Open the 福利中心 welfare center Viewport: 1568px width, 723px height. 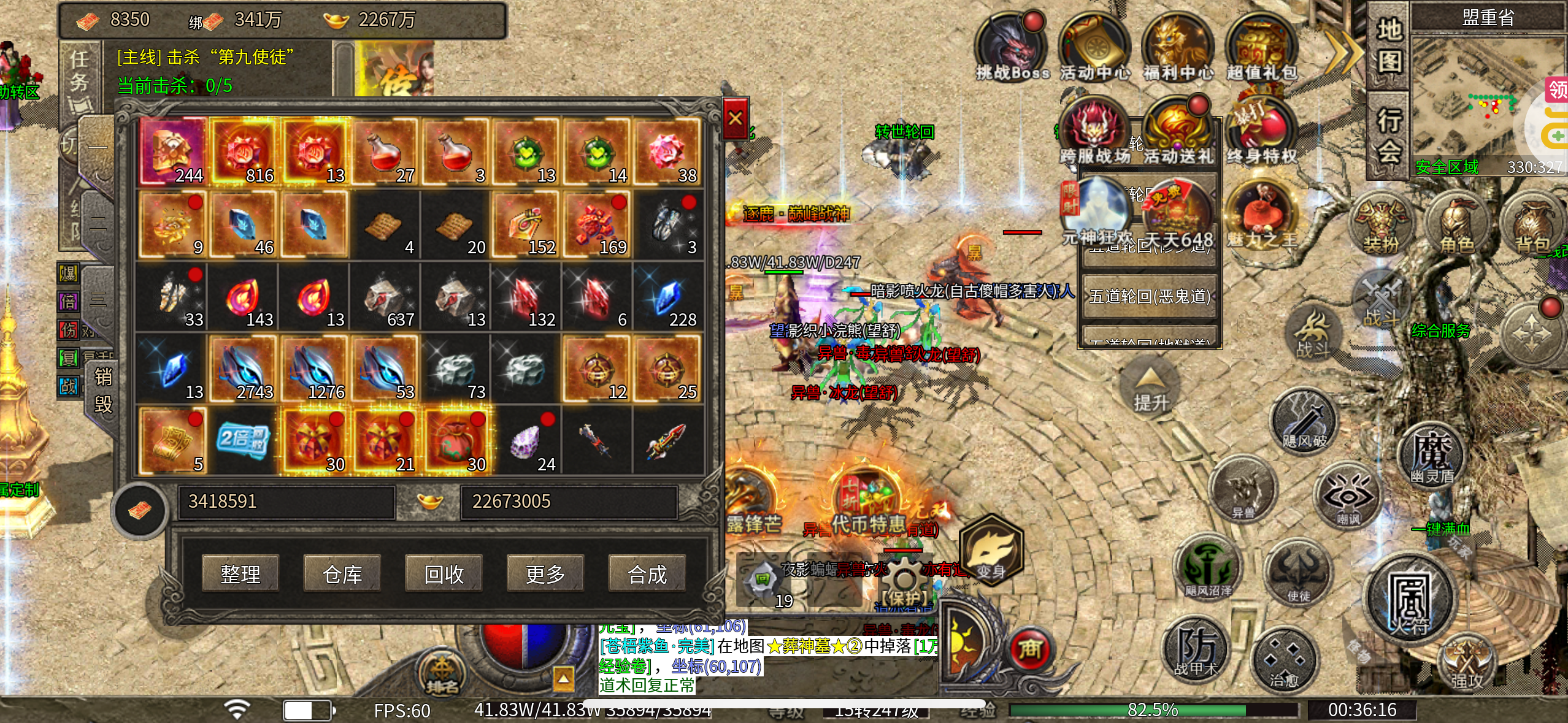click(x=1178, y=48)
